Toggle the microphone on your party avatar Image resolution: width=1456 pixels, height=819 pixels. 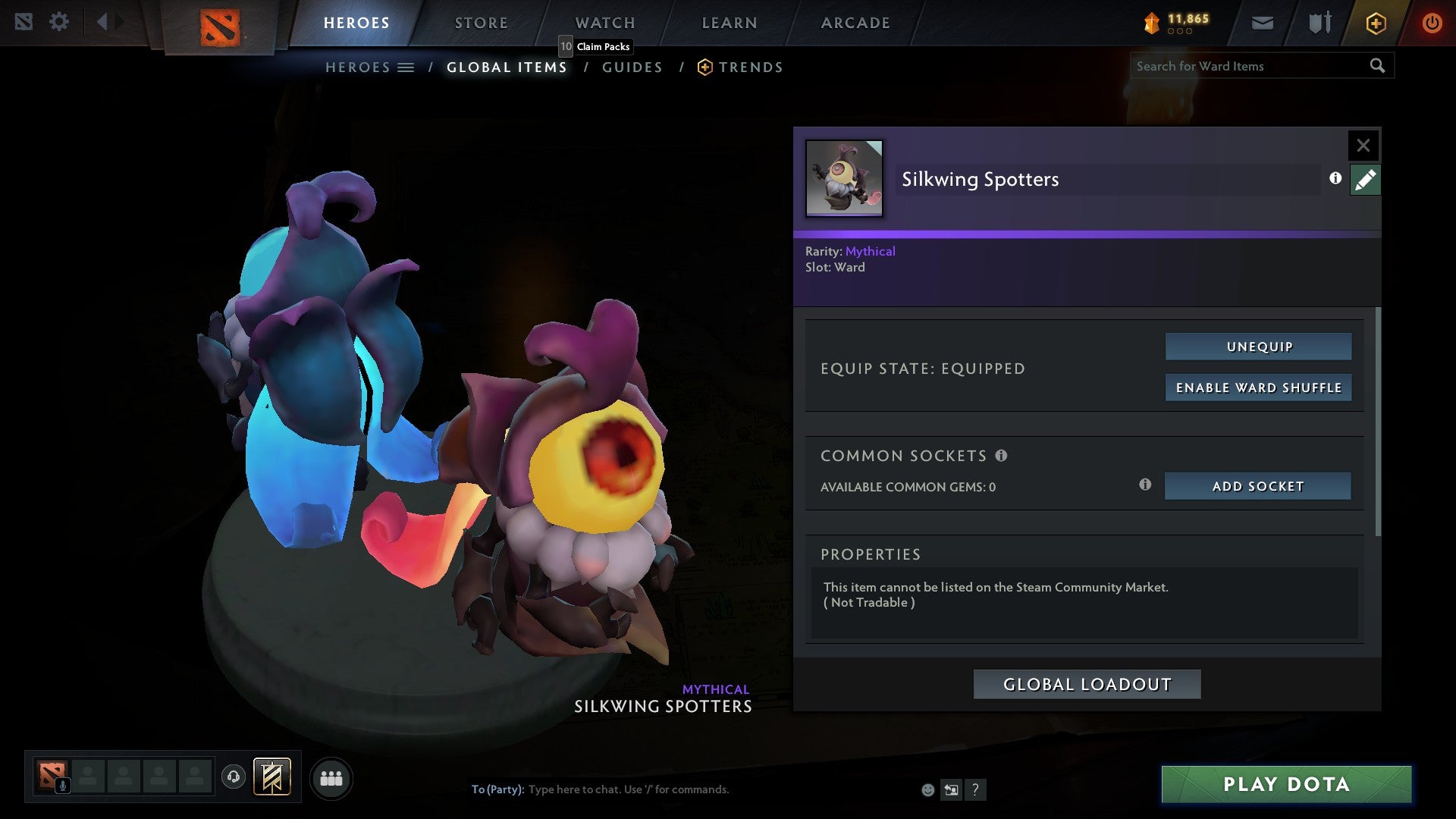tap(64, 786)
